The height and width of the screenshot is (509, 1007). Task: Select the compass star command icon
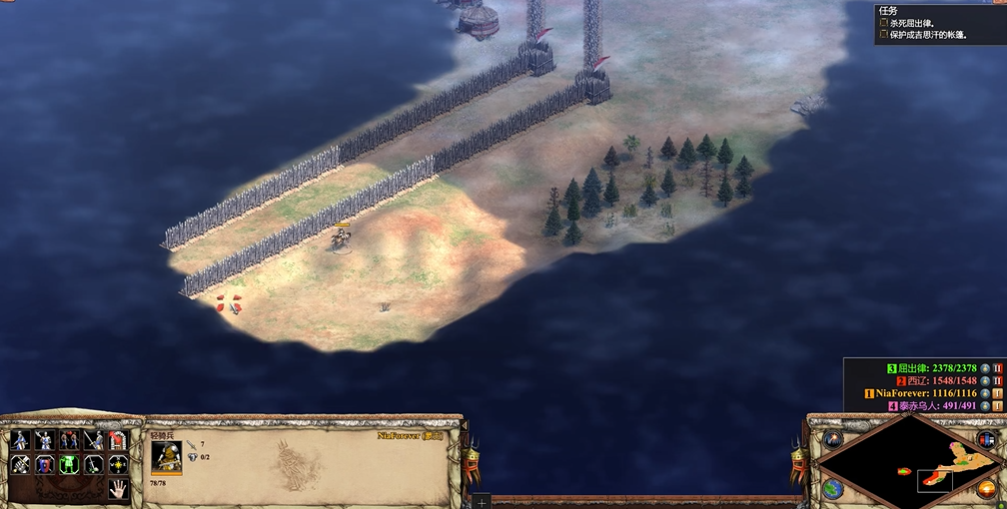118,465
